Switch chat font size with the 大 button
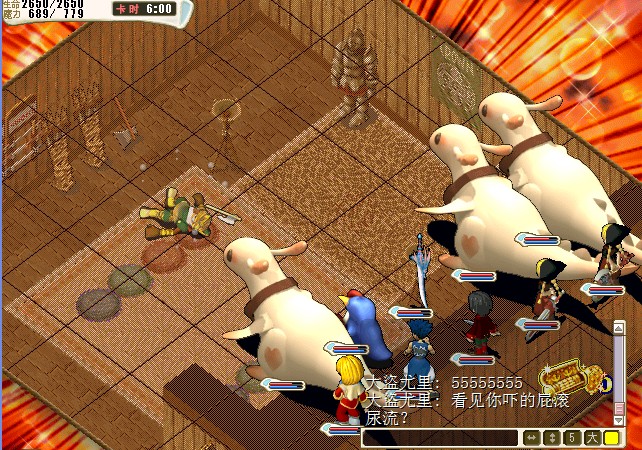642x450 pixels. click(591, 438)
